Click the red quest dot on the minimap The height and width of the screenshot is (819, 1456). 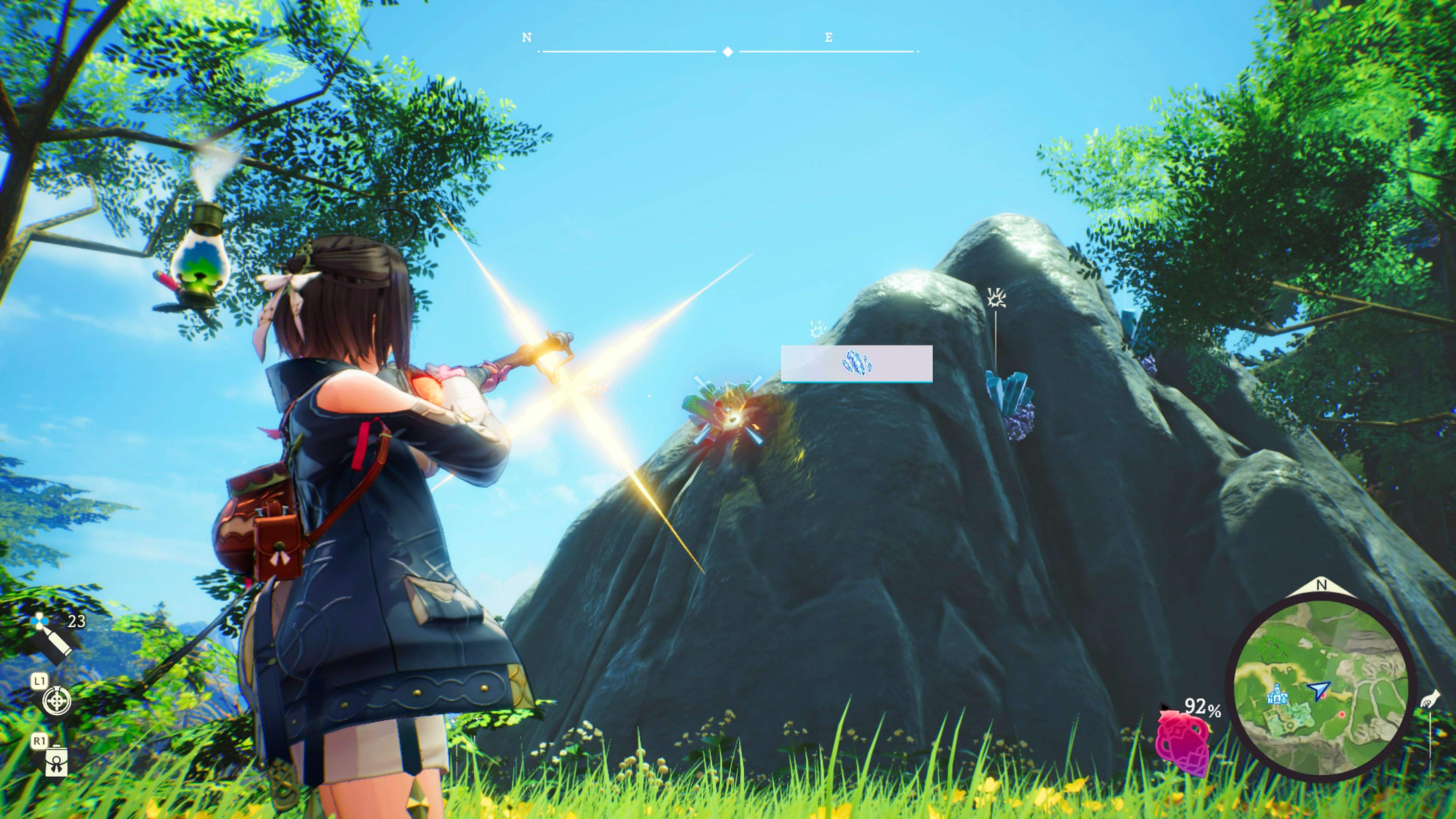(x=1342, y=715)
